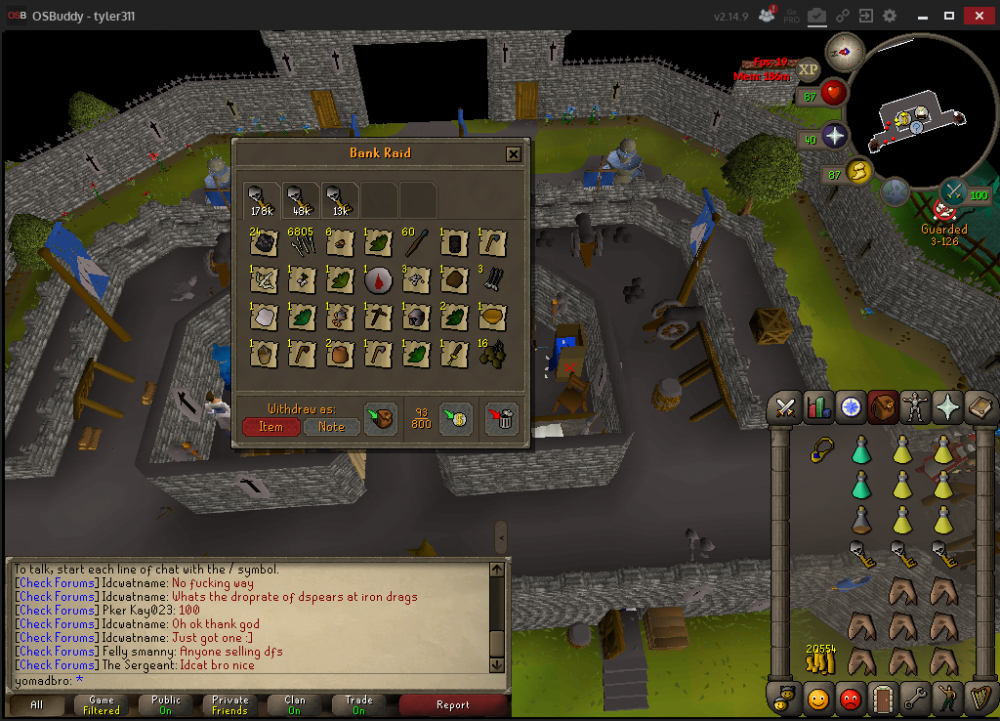Set withdraw mode to Note
The height and width of the screenshot is (721, 1000).
331,427
